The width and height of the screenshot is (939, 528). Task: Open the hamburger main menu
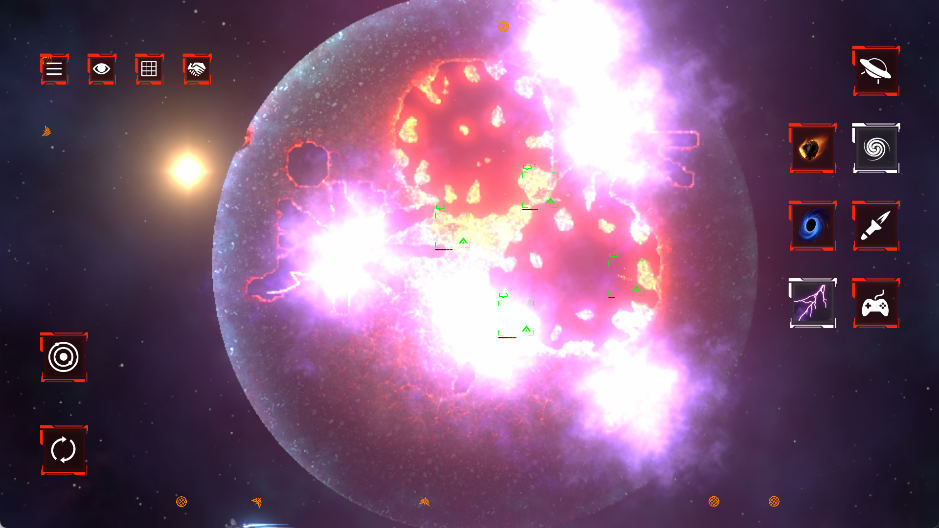point(54,69)
